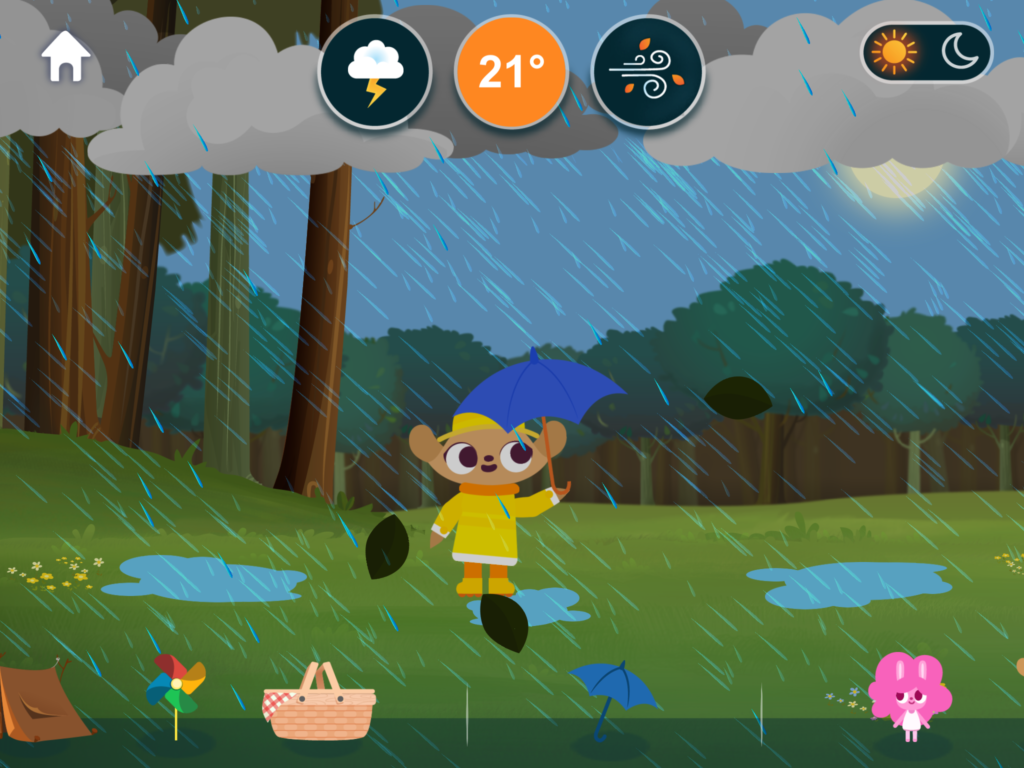Select the picnic basket item
Image resolution: width=1024 pixels, height=768 pixels.
click(x=319, y=703)
